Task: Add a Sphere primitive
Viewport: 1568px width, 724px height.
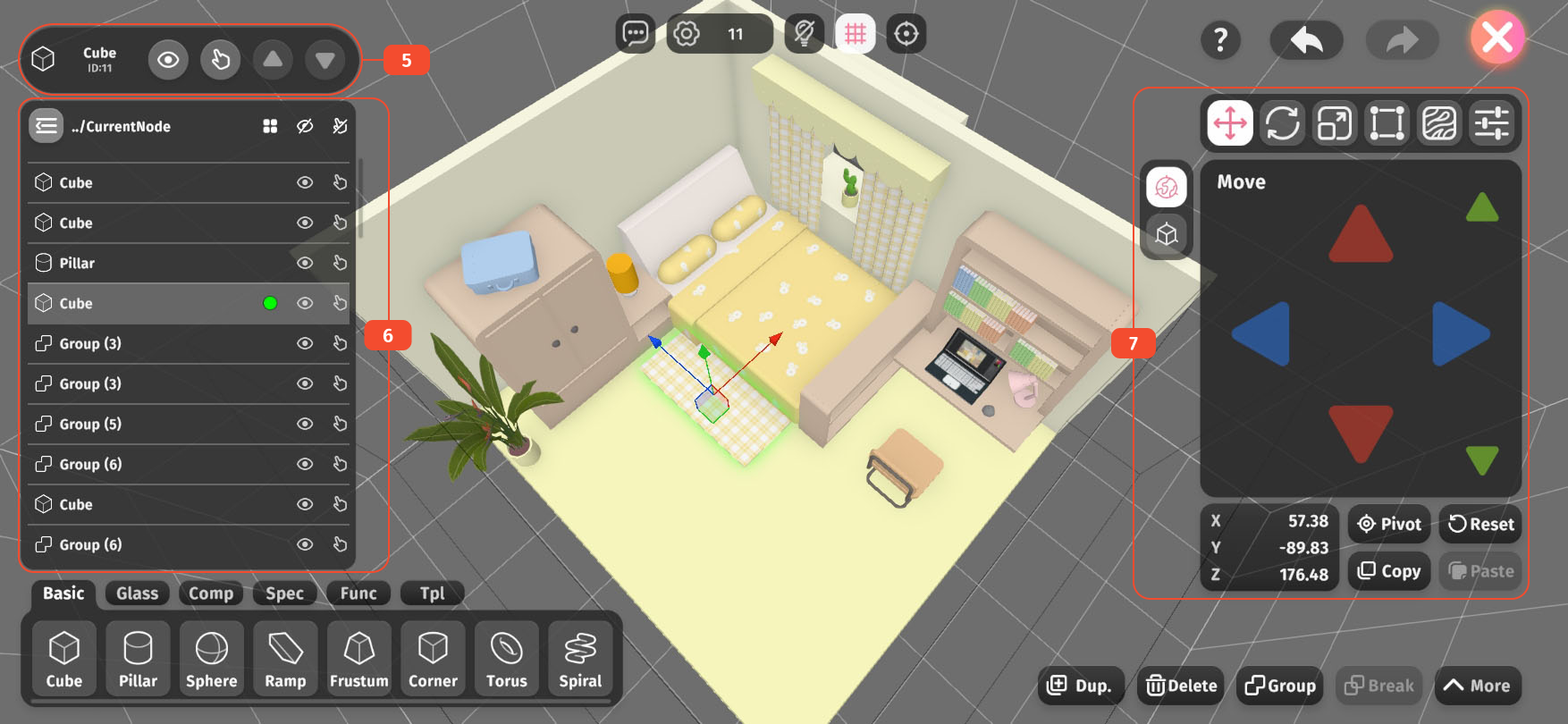Action: [x=211, y=659]
